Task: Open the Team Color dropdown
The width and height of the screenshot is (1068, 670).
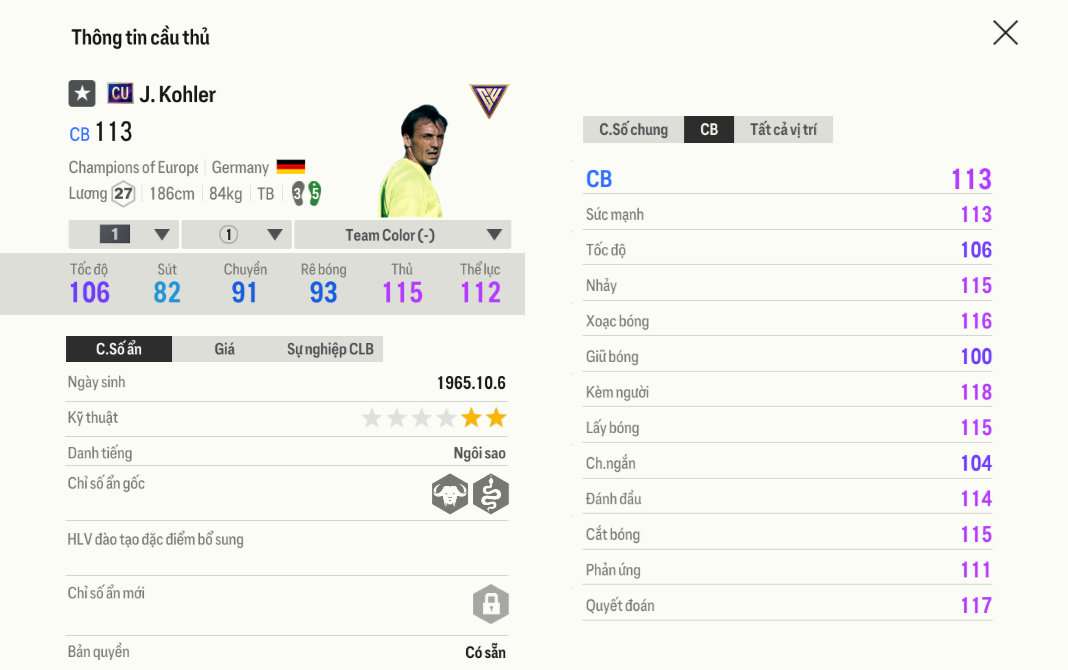Action: [x=402, y=235]
